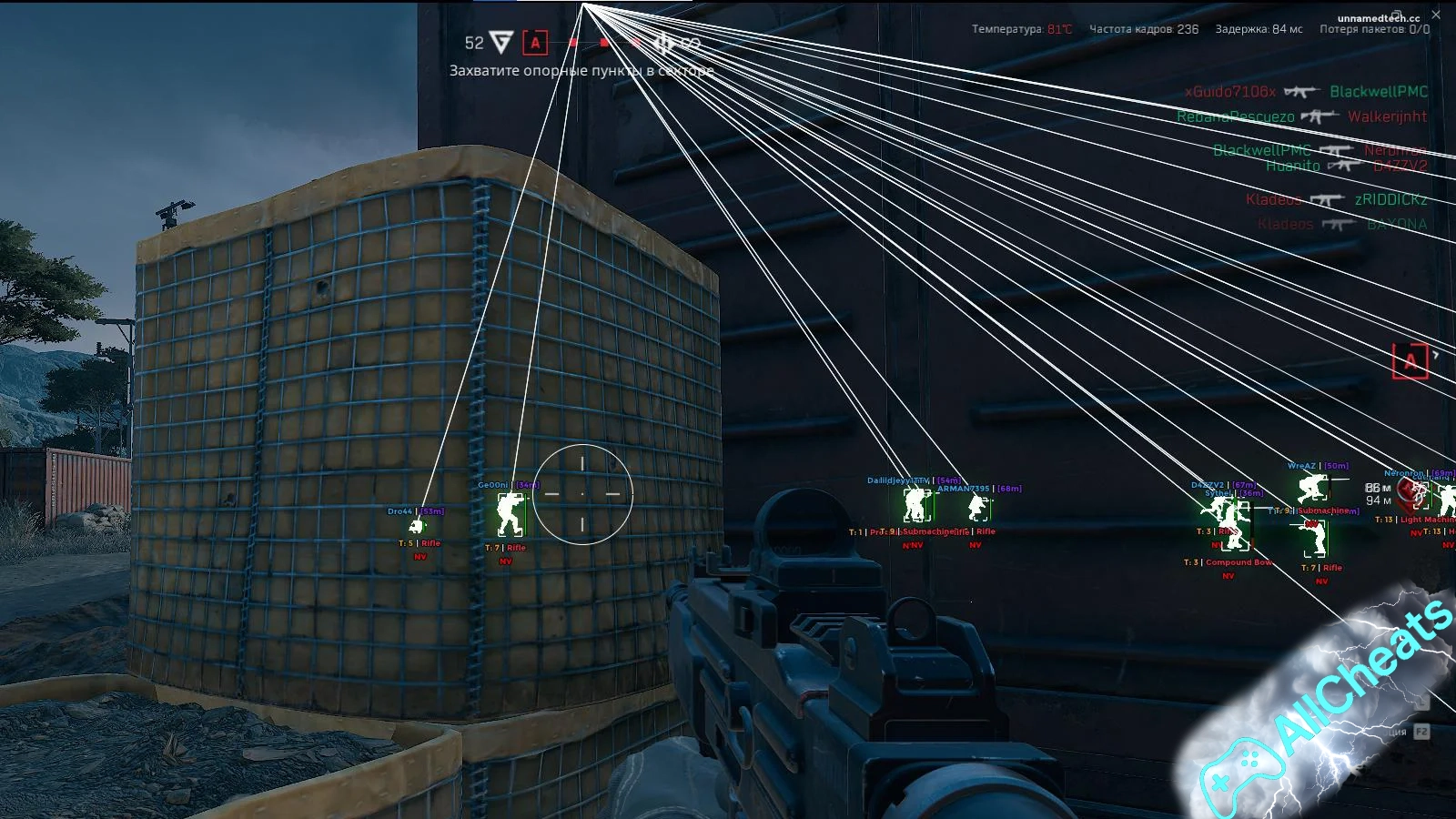Select the Huanito kill feed entry
The width and height of the screenshot is (1456, 819).
pyautogui.click(x=1292, y=166)
